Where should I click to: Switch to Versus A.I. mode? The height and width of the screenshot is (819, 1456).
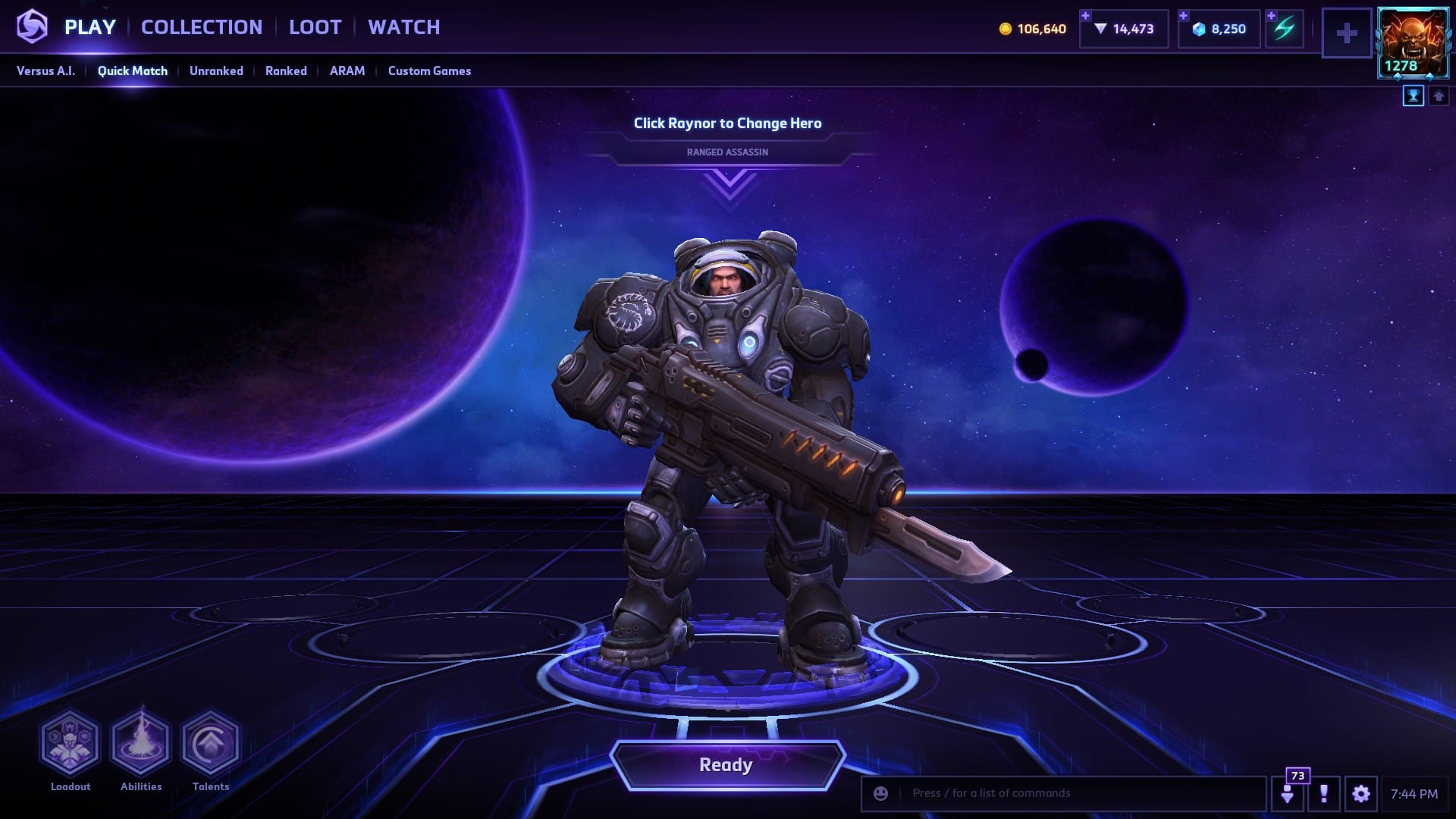click(x=45, y=71)
